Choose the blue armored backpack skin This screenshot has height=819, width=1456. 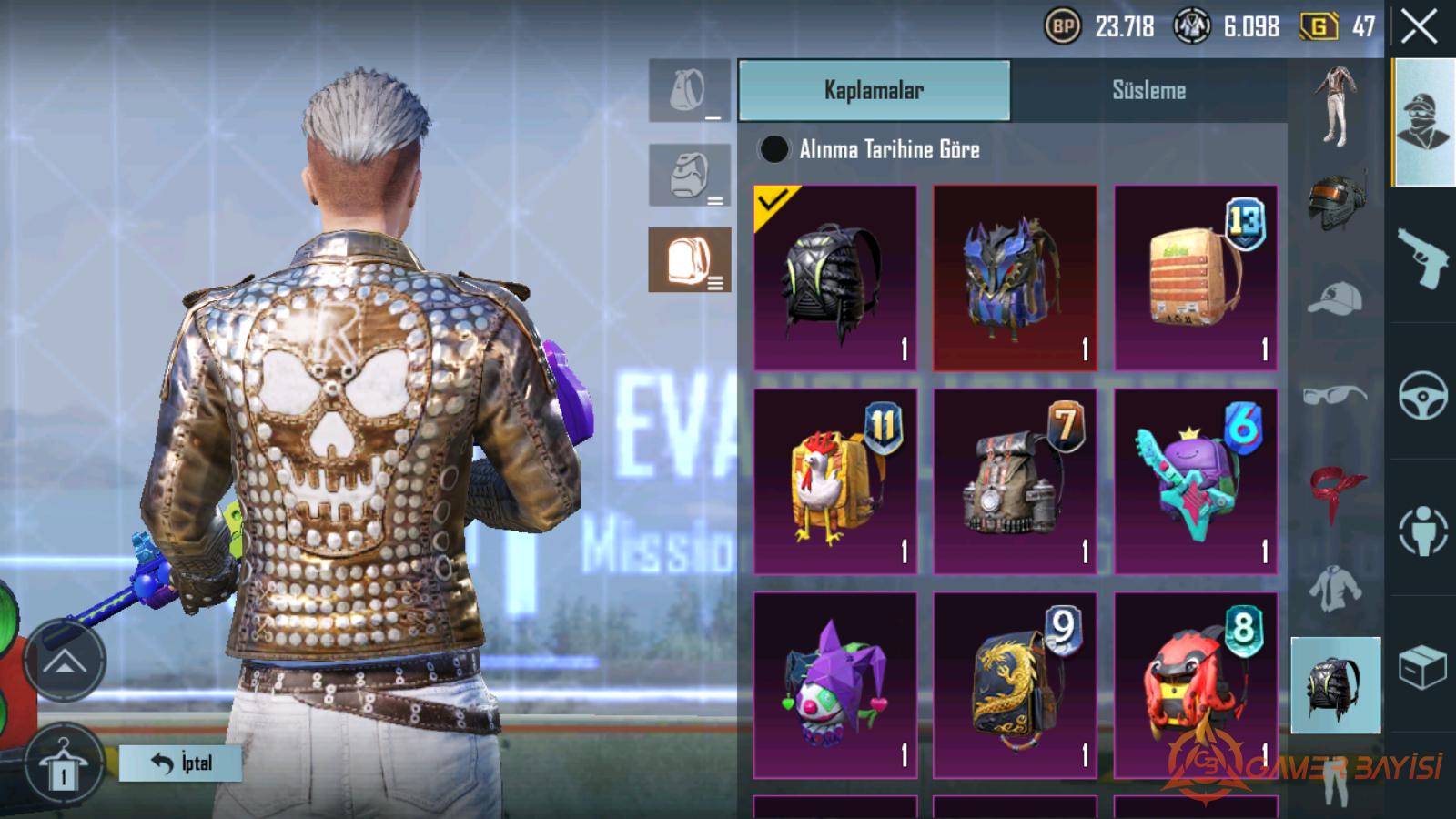[1015, 278]
